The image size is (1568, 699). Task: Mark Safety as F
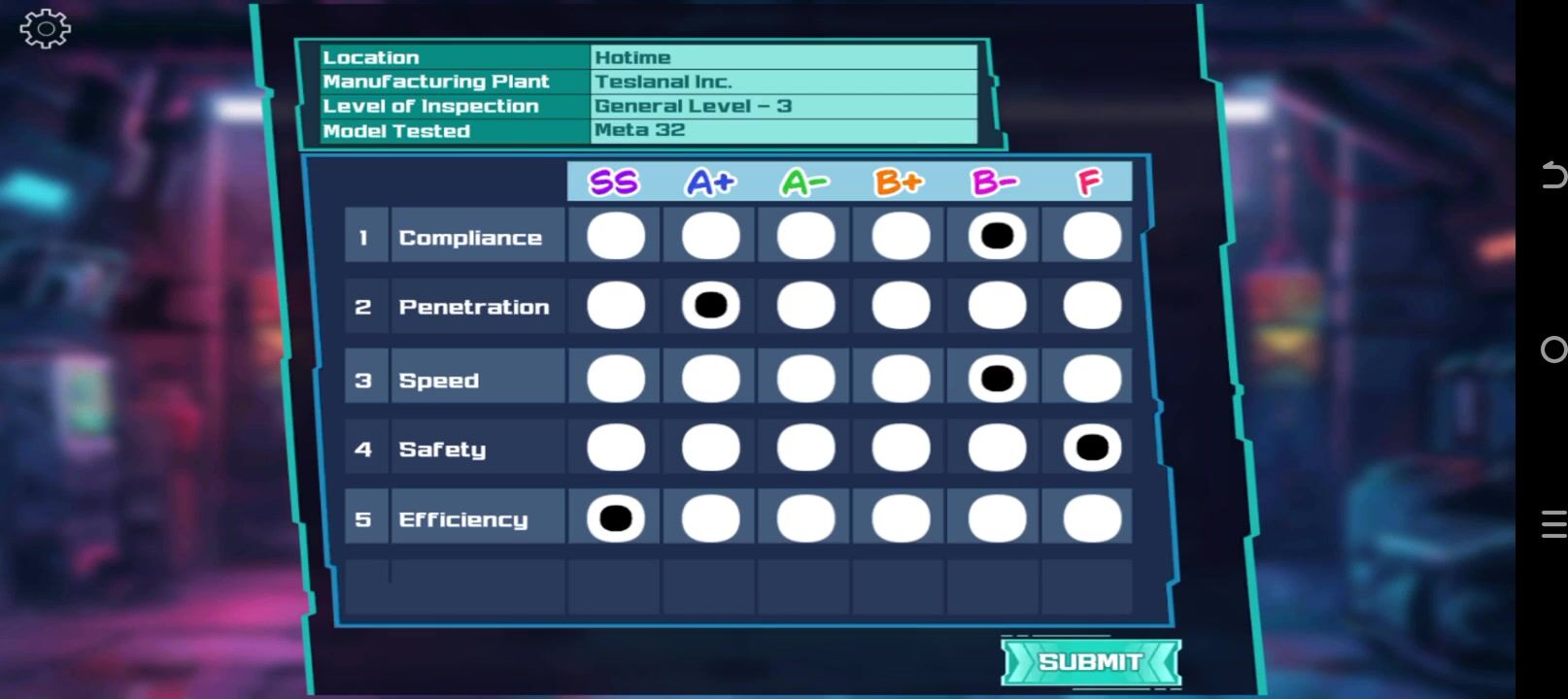[x=1091, y=448]
